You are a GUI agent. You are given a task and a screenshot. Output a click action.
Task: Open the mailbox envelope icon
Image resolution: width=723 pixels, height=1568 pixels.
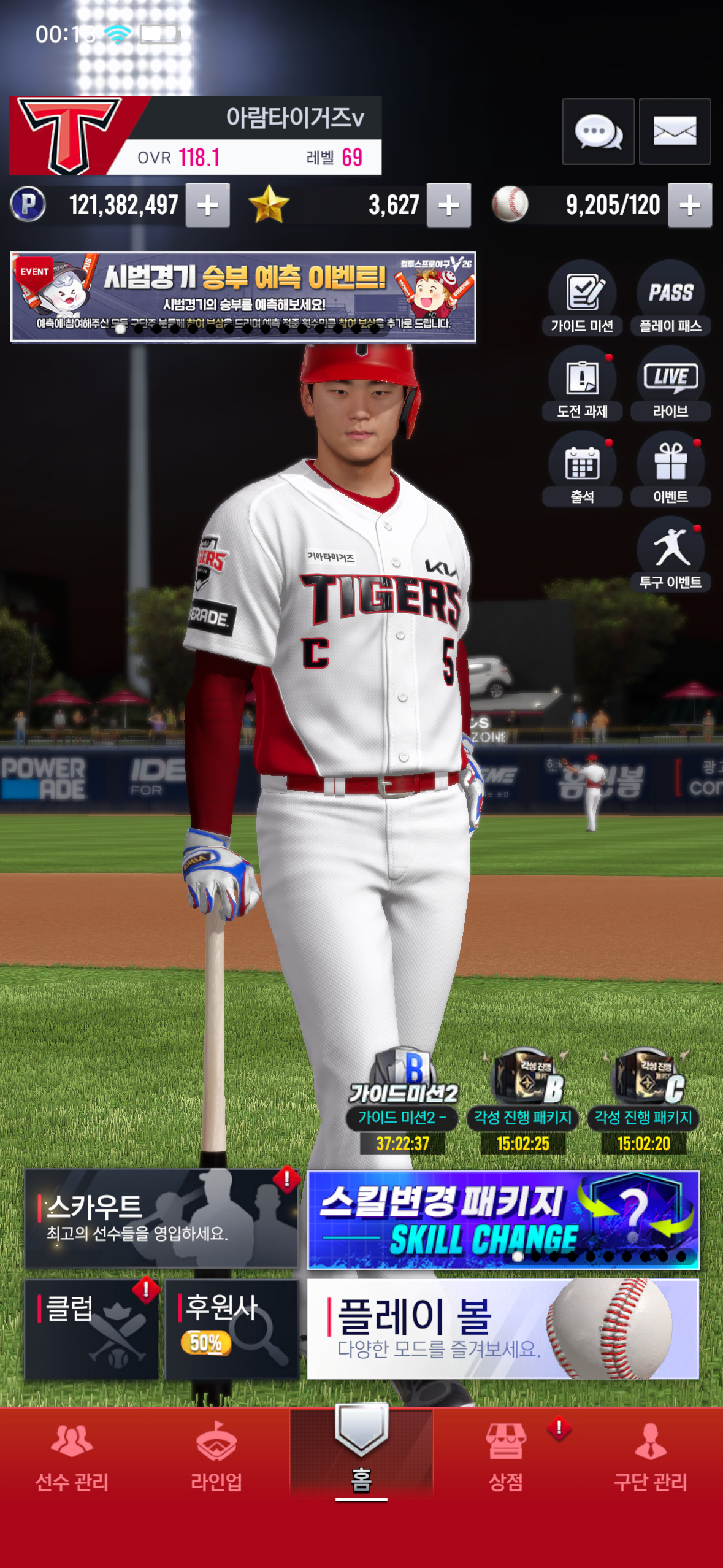(x=675, y=131)
